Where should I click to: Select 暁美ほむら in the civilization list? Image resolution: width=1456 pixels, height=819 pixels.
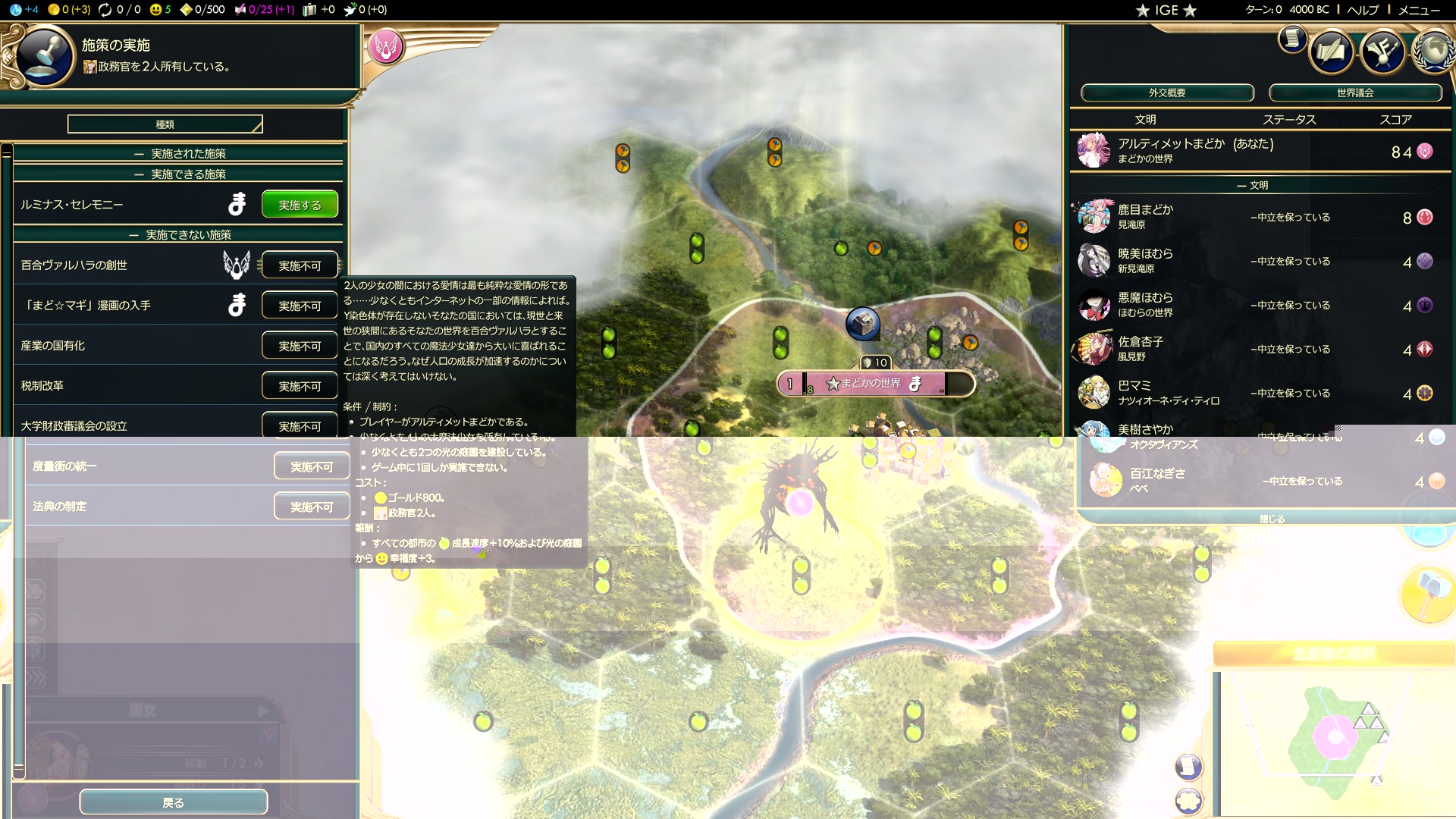(1145, 260)
